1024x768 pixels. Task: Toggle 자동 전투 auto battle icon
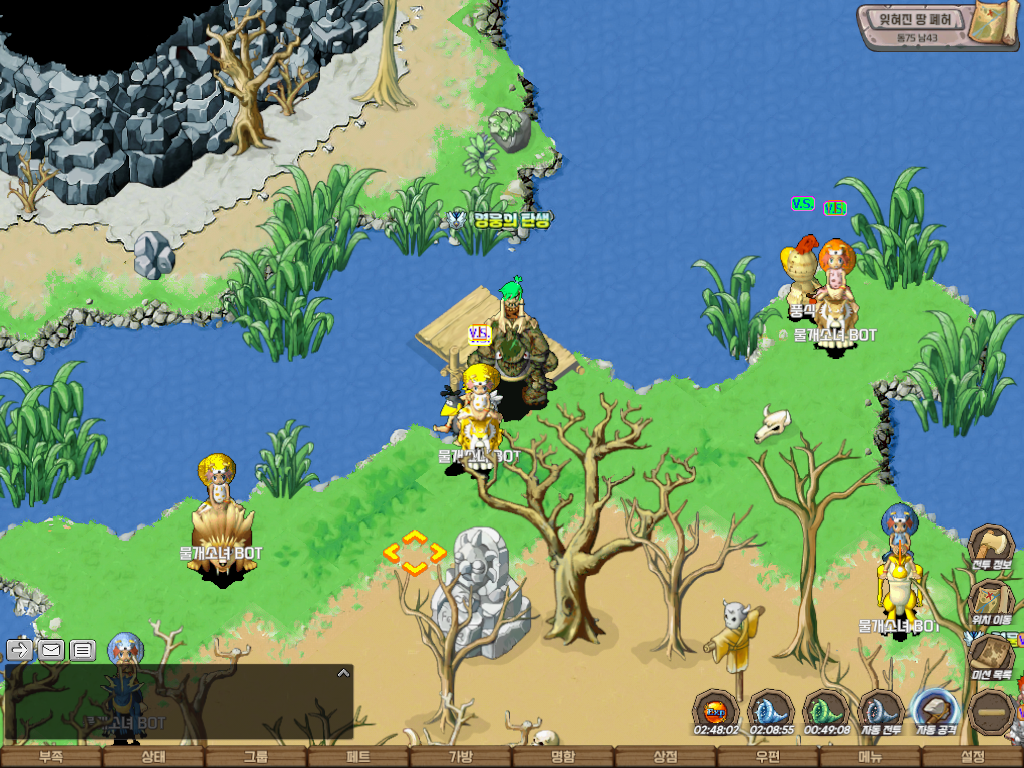coord(882,712)
